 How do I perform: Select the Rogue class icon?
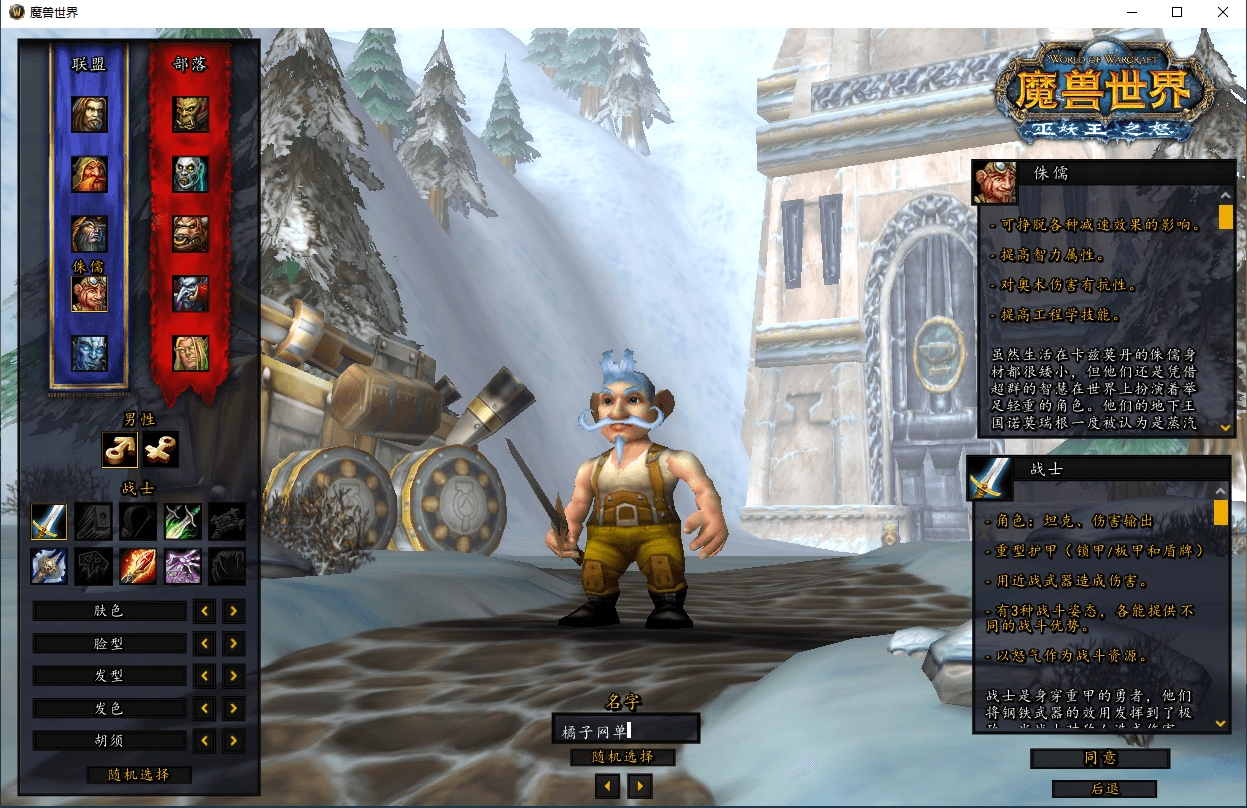[182, 521]
